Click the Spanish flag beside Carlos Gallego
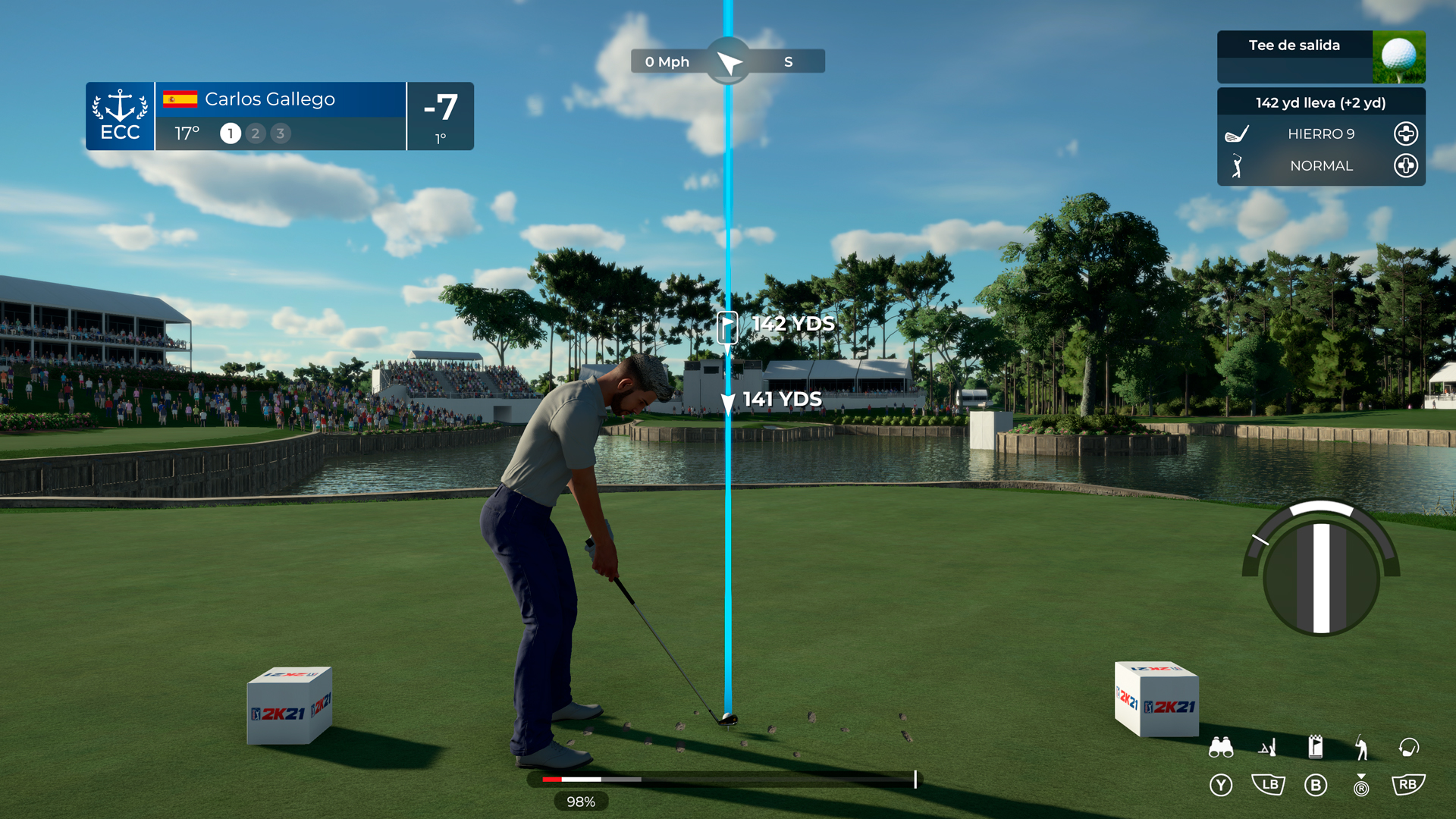Screen dimensions: 1456x819 click(x=180, y=99)
